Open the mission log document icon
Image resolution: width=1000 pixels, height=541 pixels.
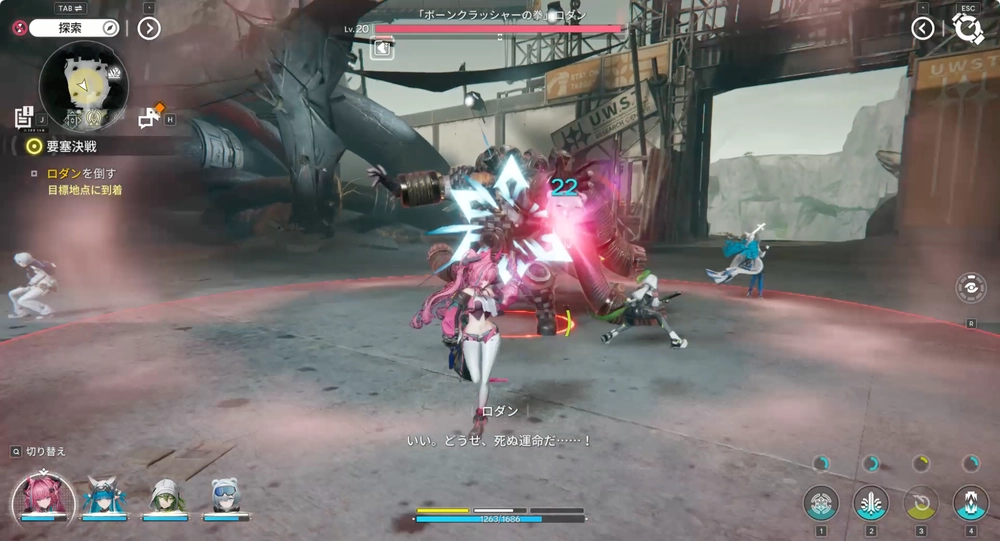[26, 116]
